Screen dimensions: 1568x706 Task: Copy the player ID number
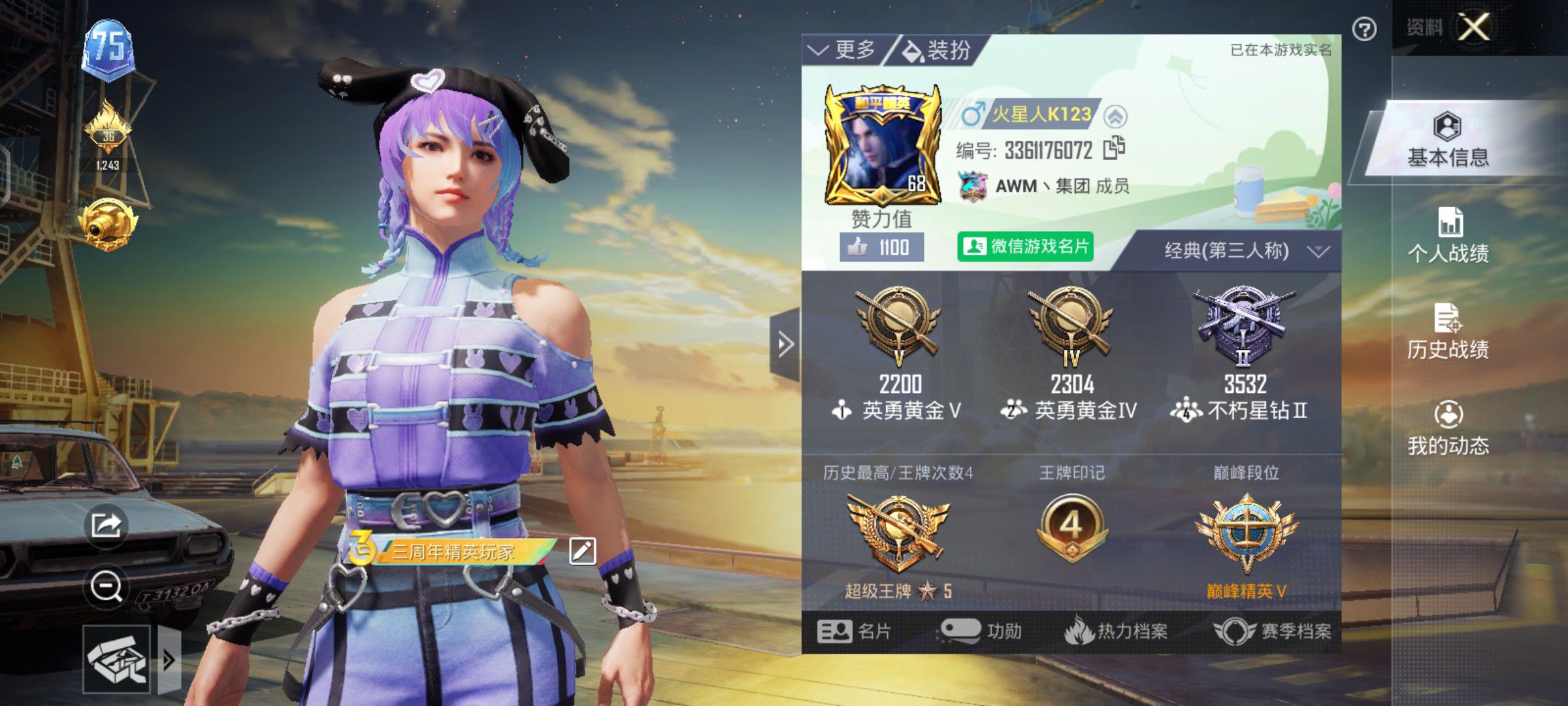pyautogui.click(x=1114, y=149)
